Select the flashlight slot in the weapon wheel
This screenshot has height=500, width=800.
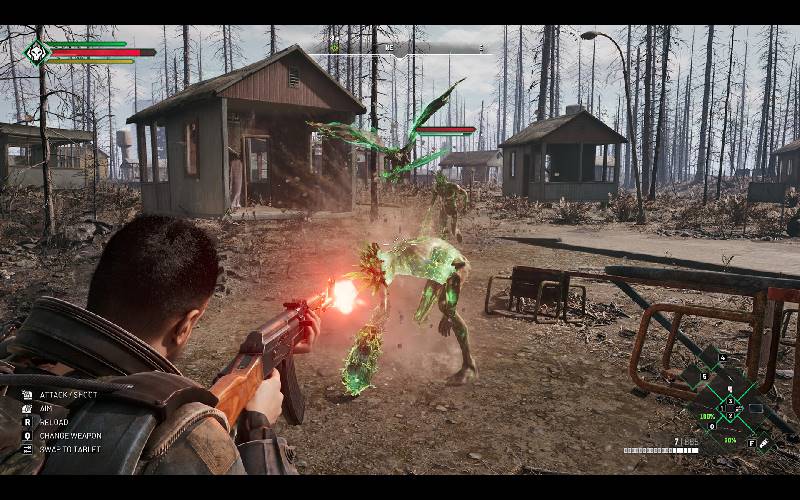point(763,442)
